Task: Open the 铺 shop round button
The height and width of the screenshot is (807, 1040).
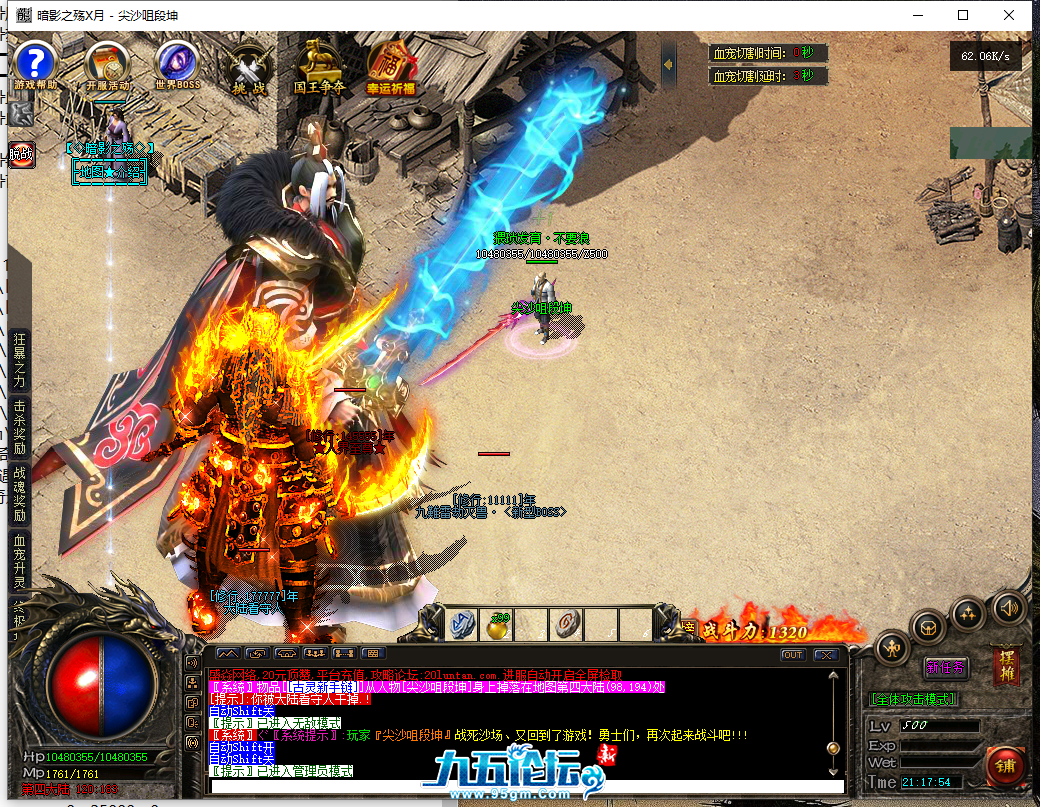Action: point(1004,767)
